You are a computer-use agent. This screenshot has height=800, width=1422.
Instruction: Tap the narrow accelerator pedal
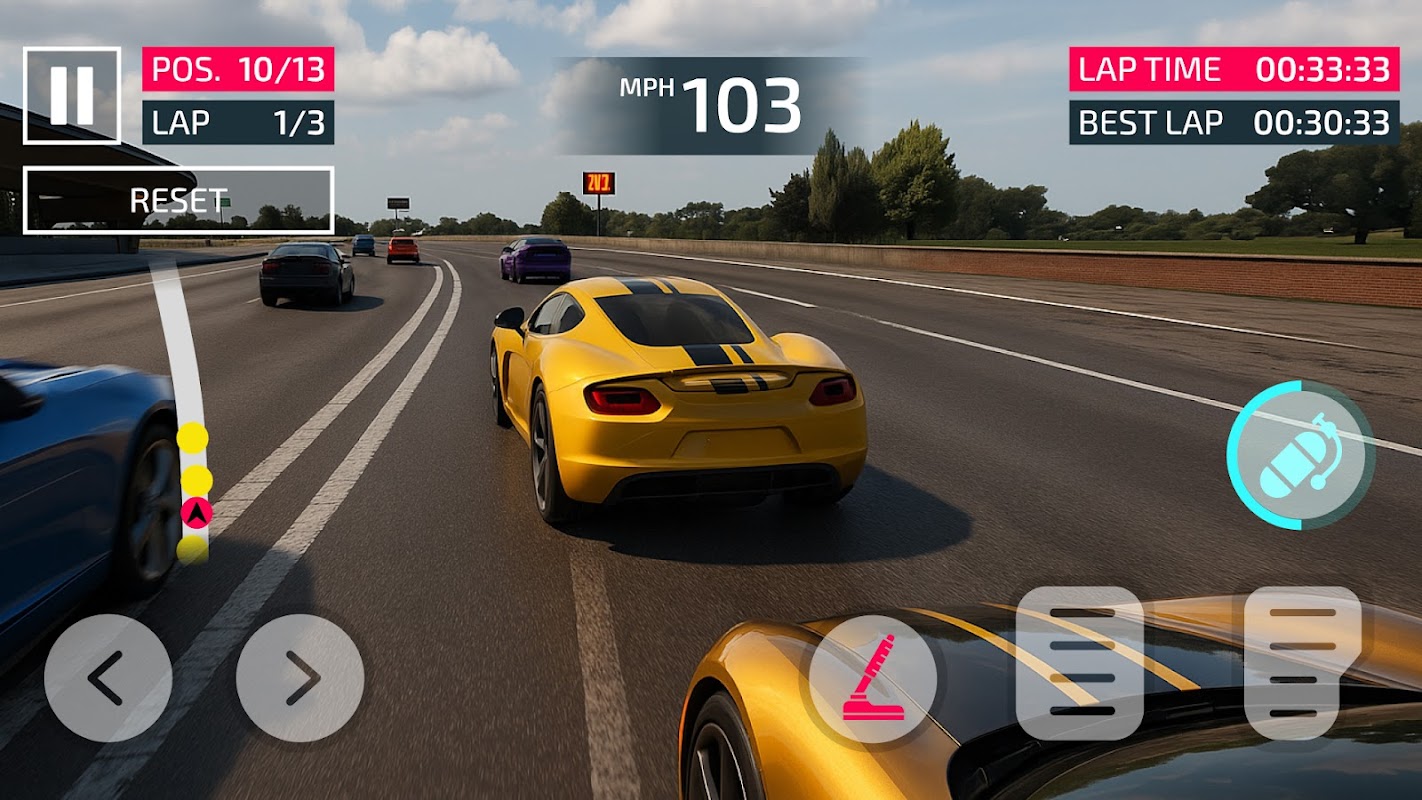[1303, 663]
